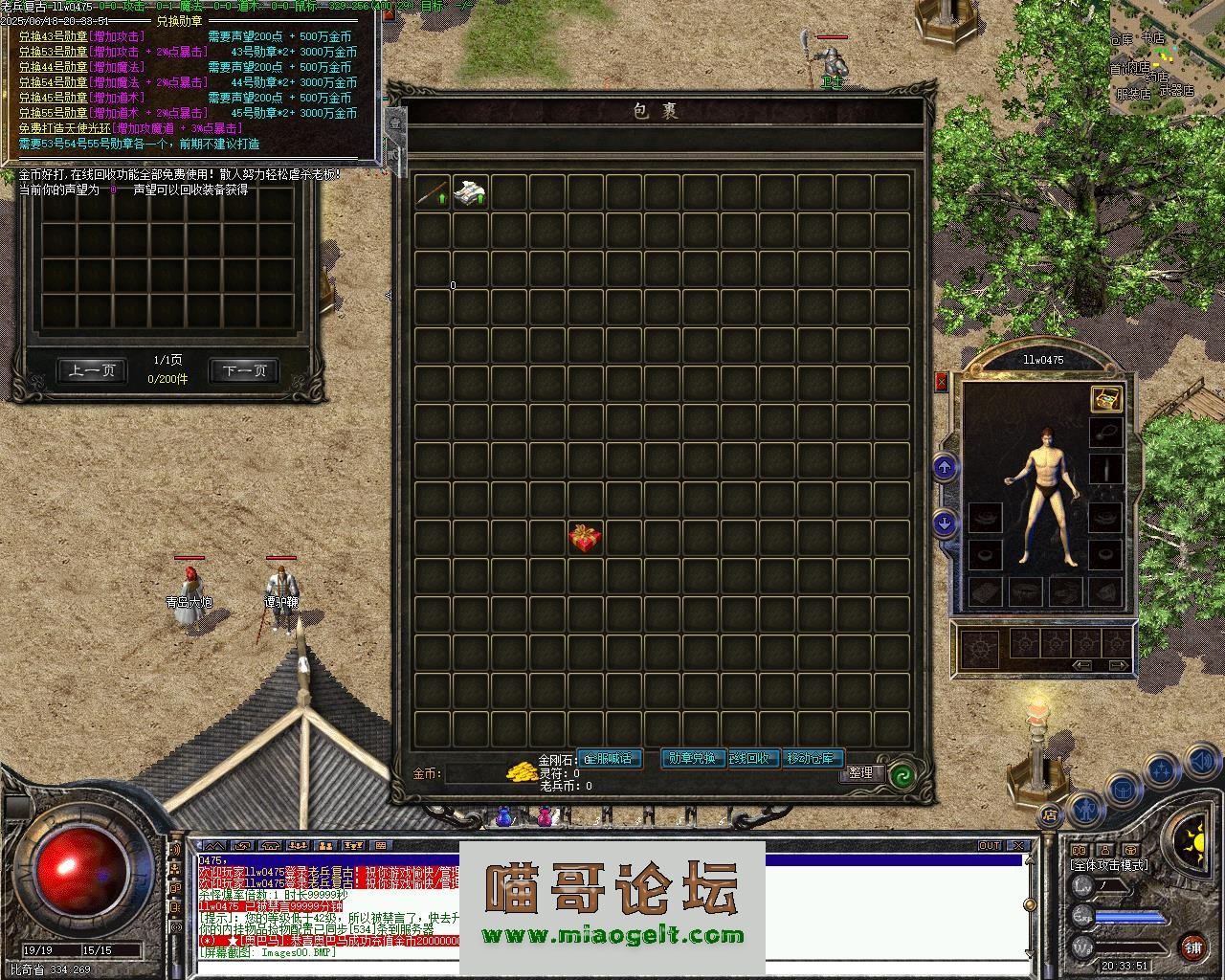Go to the previous page with 上一页
This screenshot has height=980, width=1225.
pos(92,370)
